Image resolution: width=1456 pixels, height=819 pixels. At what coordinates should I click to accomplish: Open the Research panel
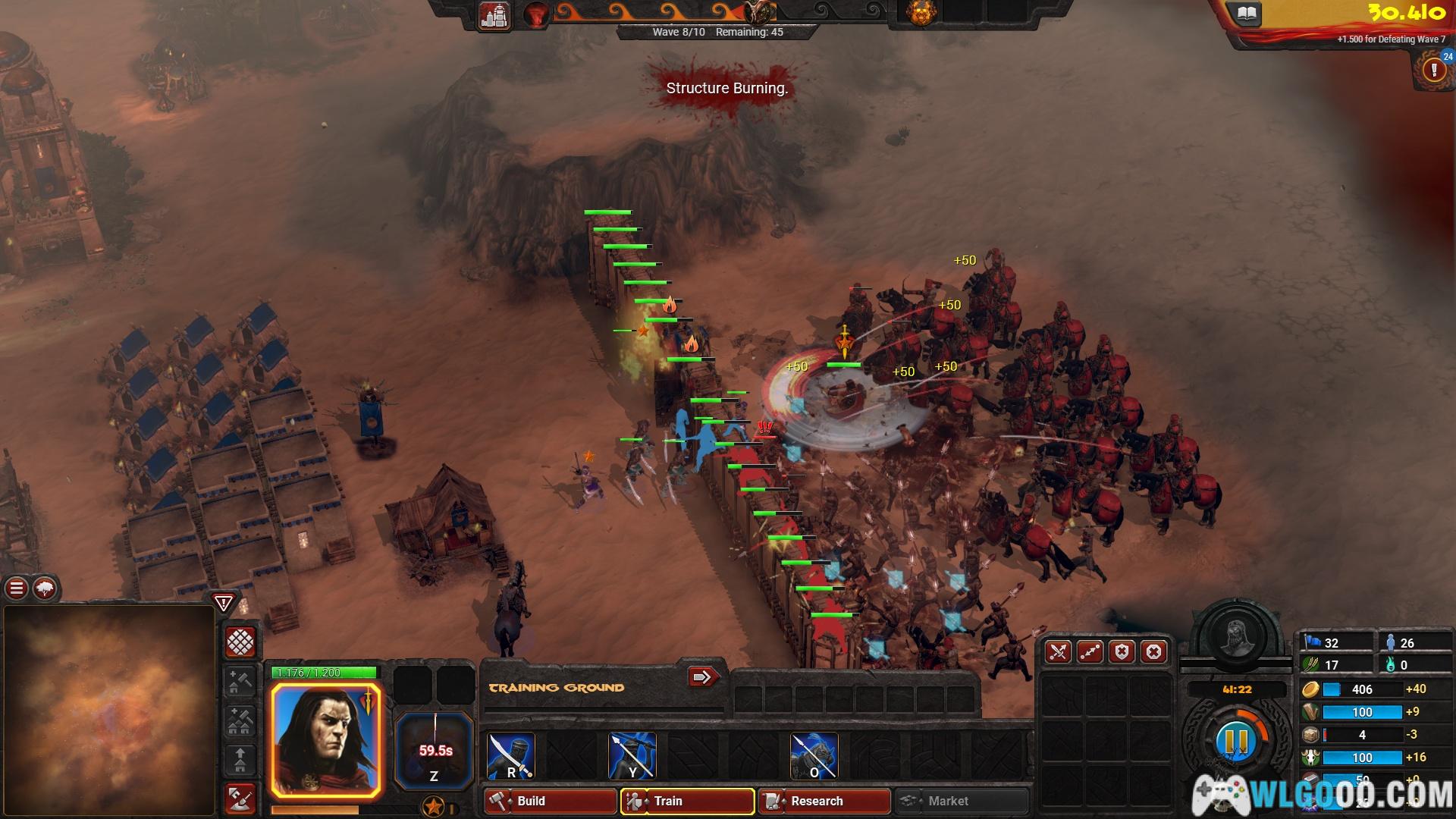pyautogui.click(x=824, y=801)
